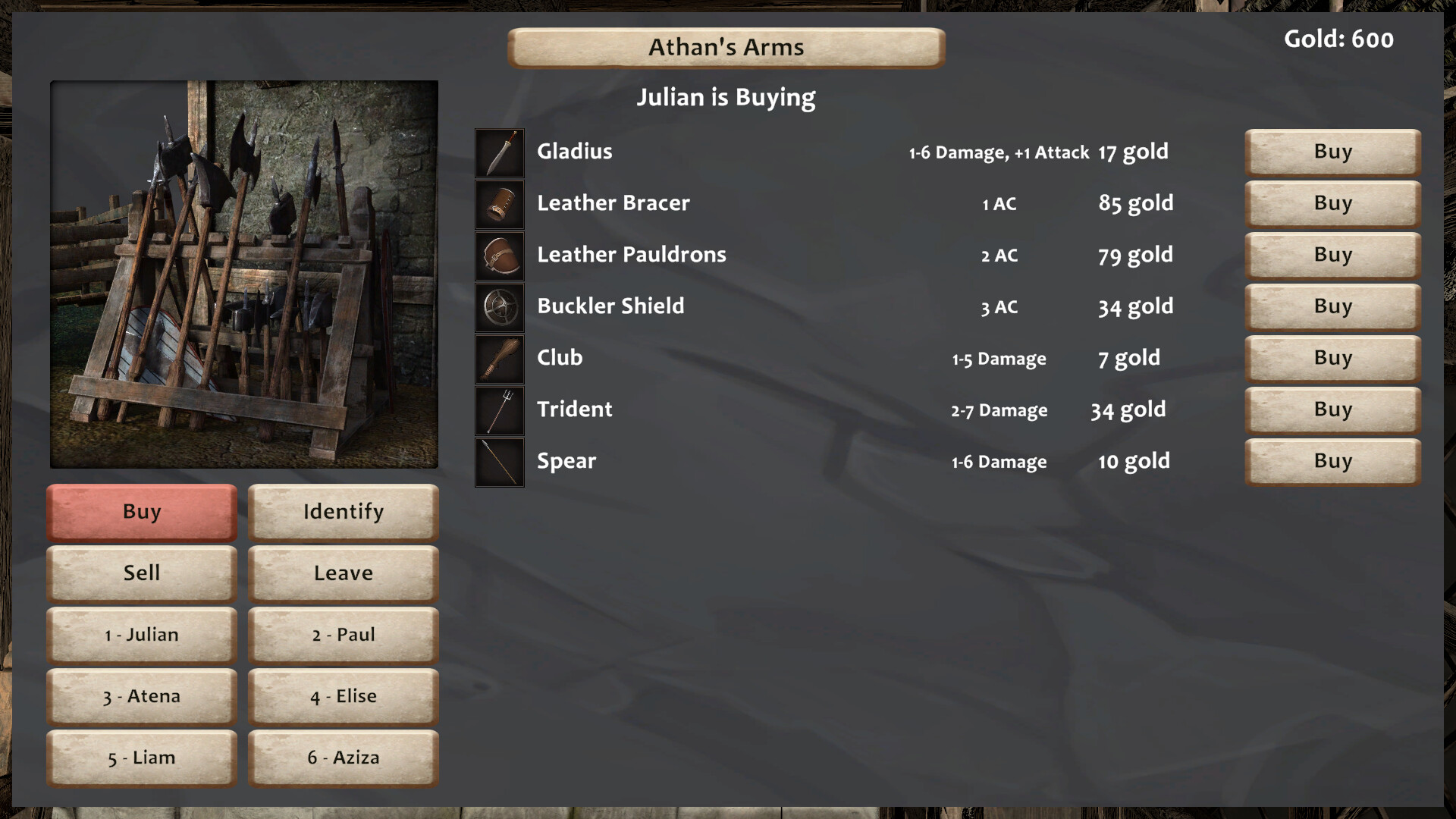Leave Athan's Arms shop
1456x819 pixels.
[344, 573]
